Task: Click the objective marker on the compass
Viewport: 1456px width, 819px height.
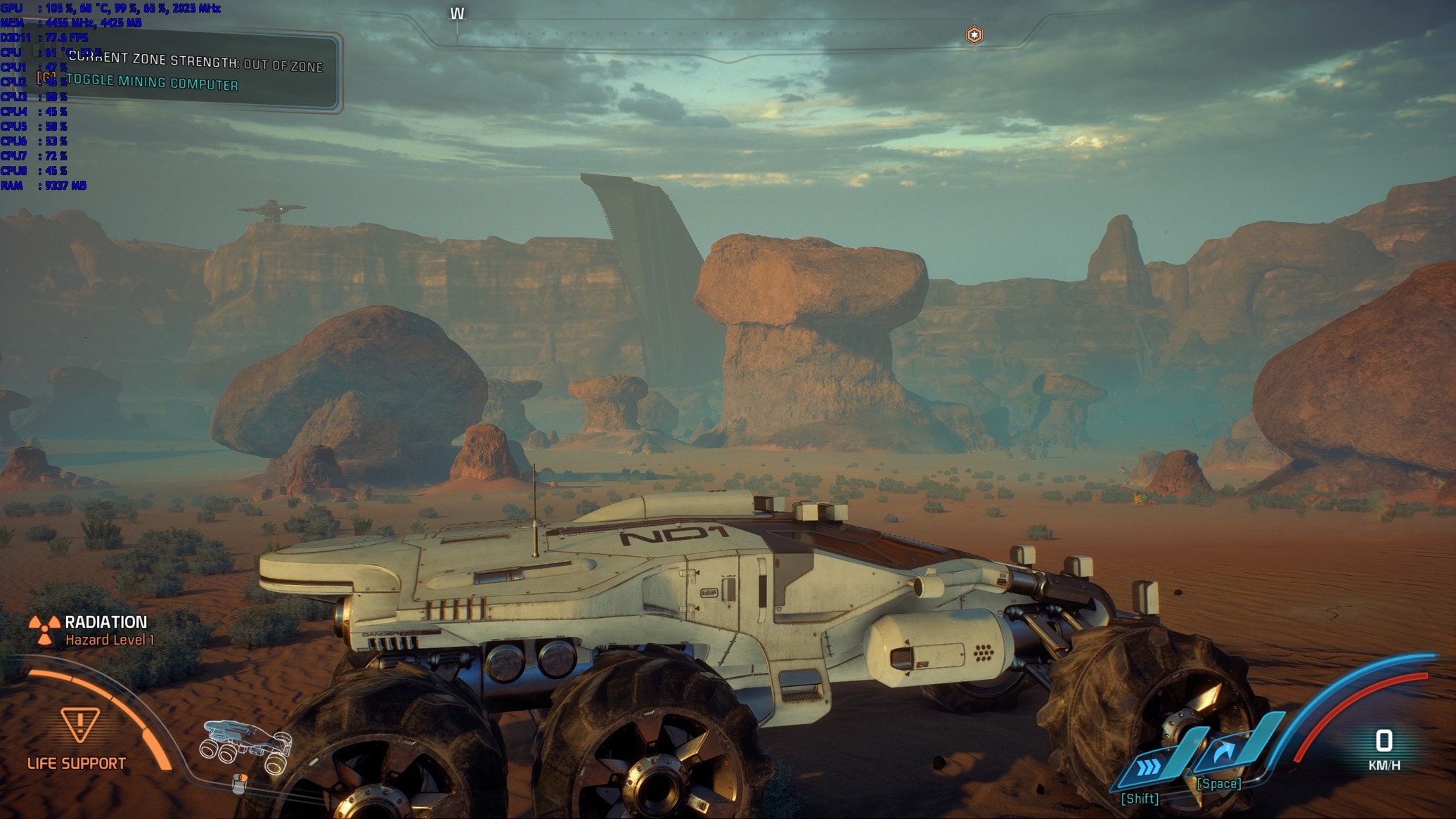Action: coord(974,34)
